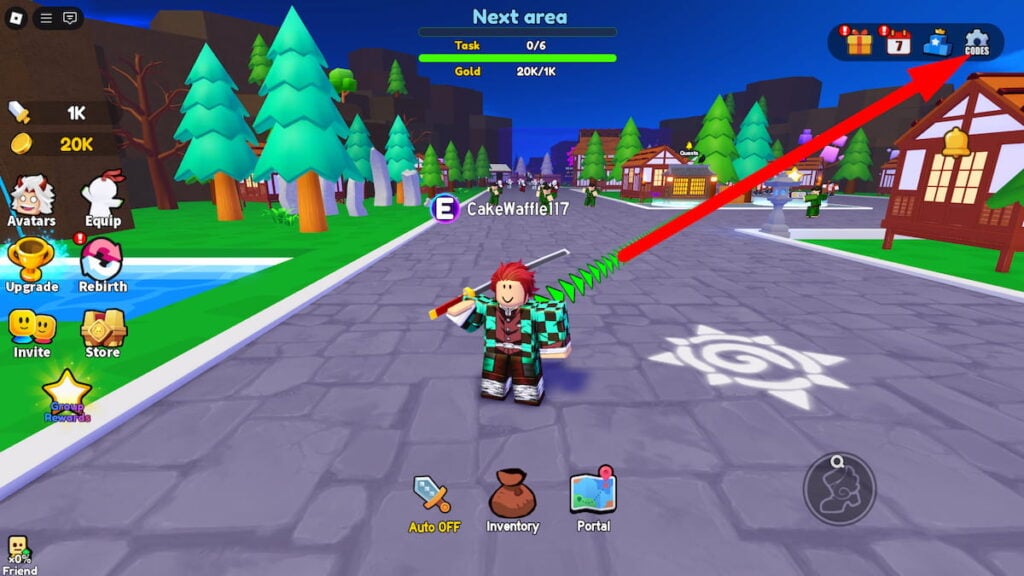Open the Store chest
Image resolution: width=1024 pixels, height=576 pixels.
coord(102,331)
